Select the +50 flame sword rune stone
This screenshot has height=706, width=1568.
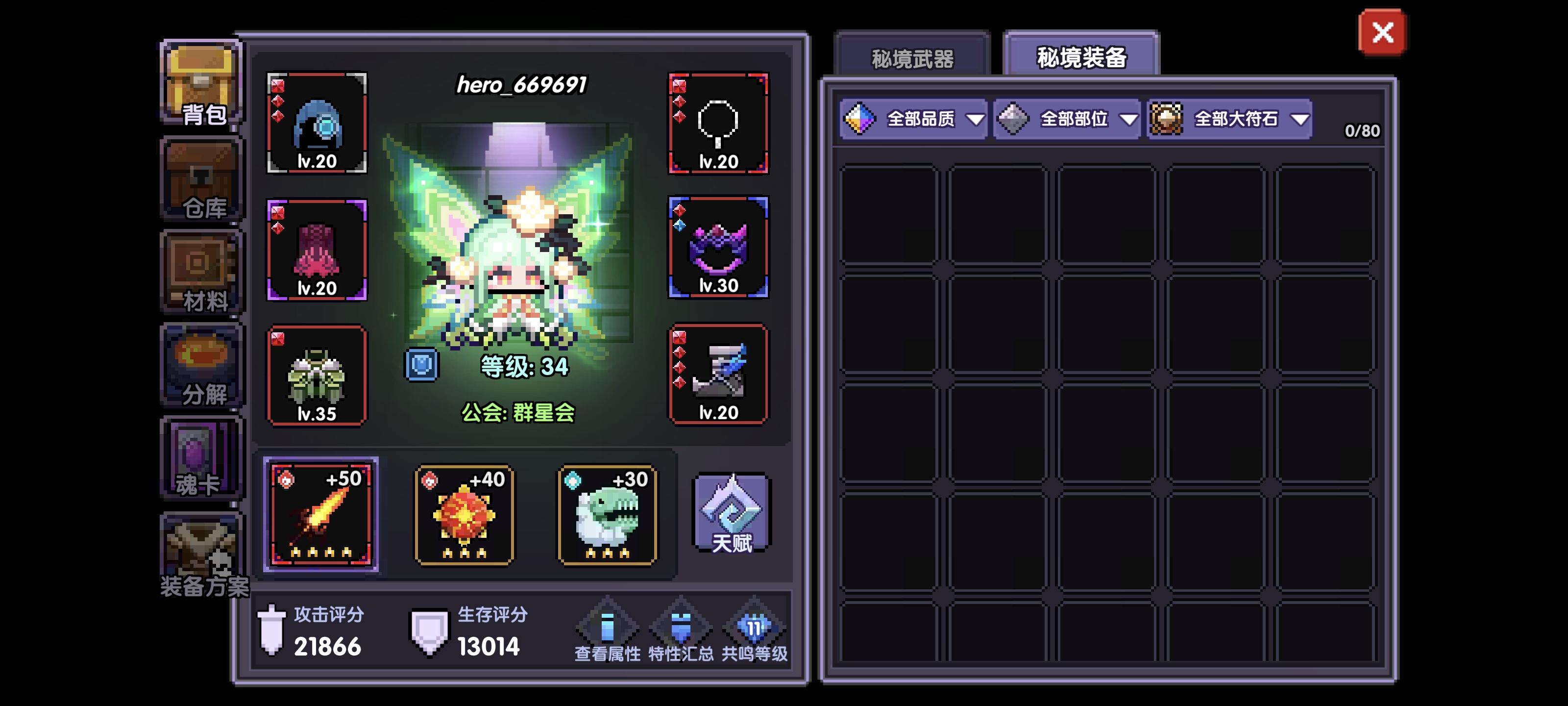(321, 515)
